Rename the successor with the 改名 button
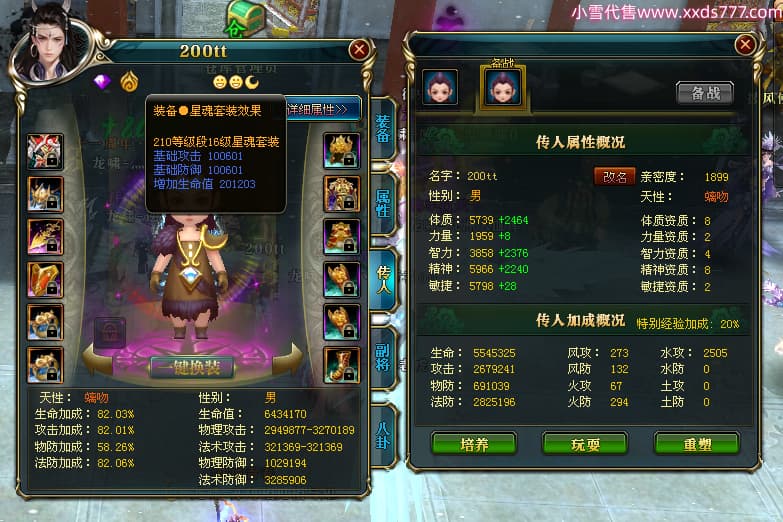Image resolution: width=783 pixels, height=522 pixels. point(614,176)
